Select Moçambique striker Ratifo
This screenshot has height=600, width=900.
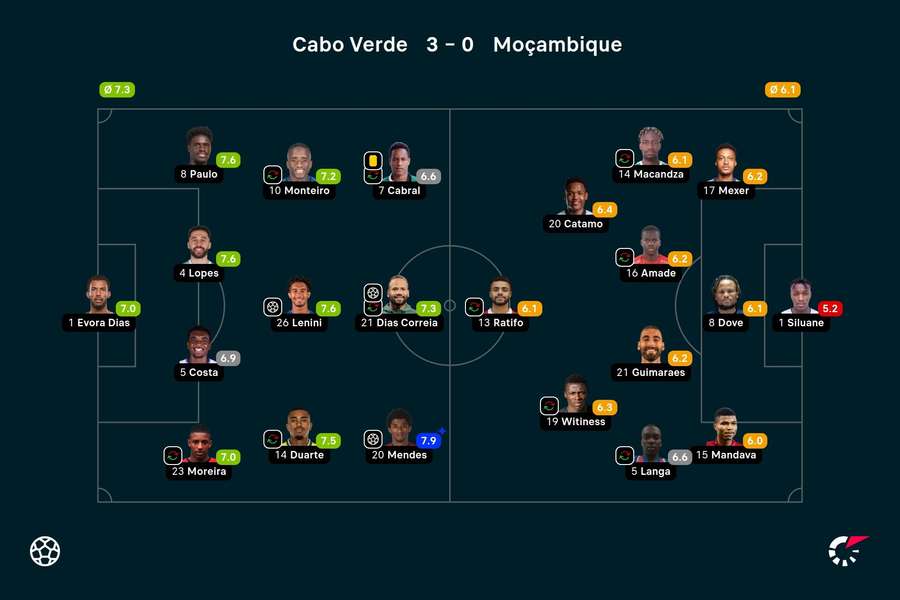[x=500, y=297]
